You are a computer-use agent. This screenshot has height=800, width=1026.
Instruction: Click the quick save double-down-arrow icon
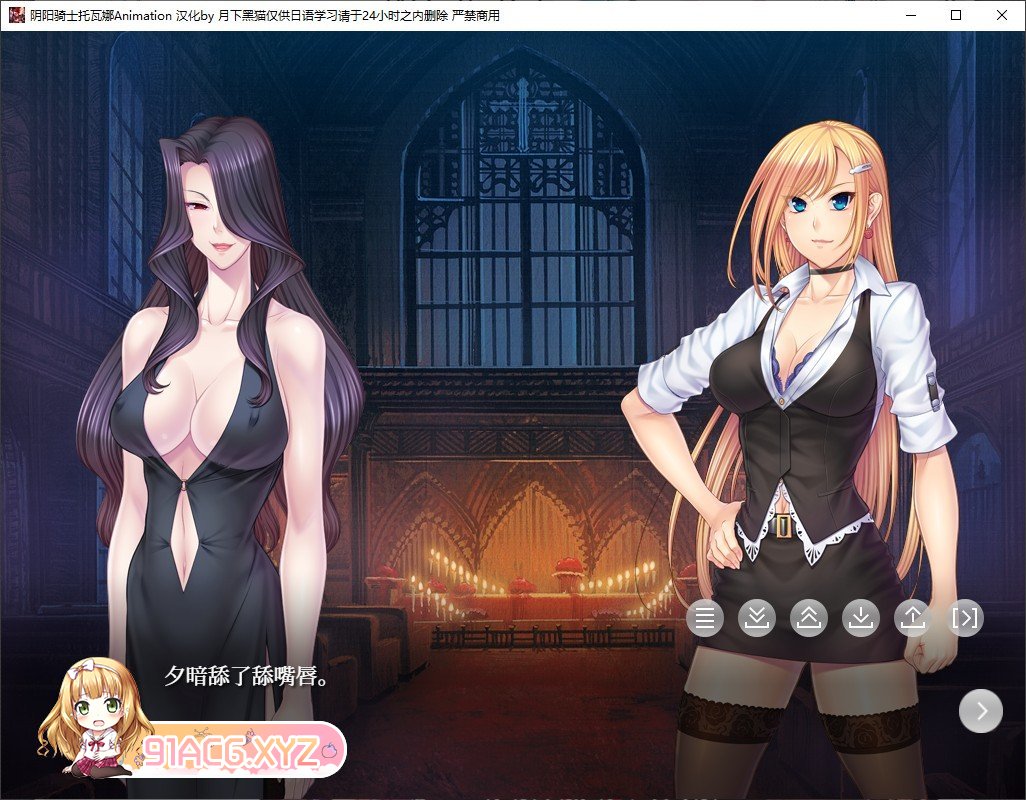pos(757,619)
